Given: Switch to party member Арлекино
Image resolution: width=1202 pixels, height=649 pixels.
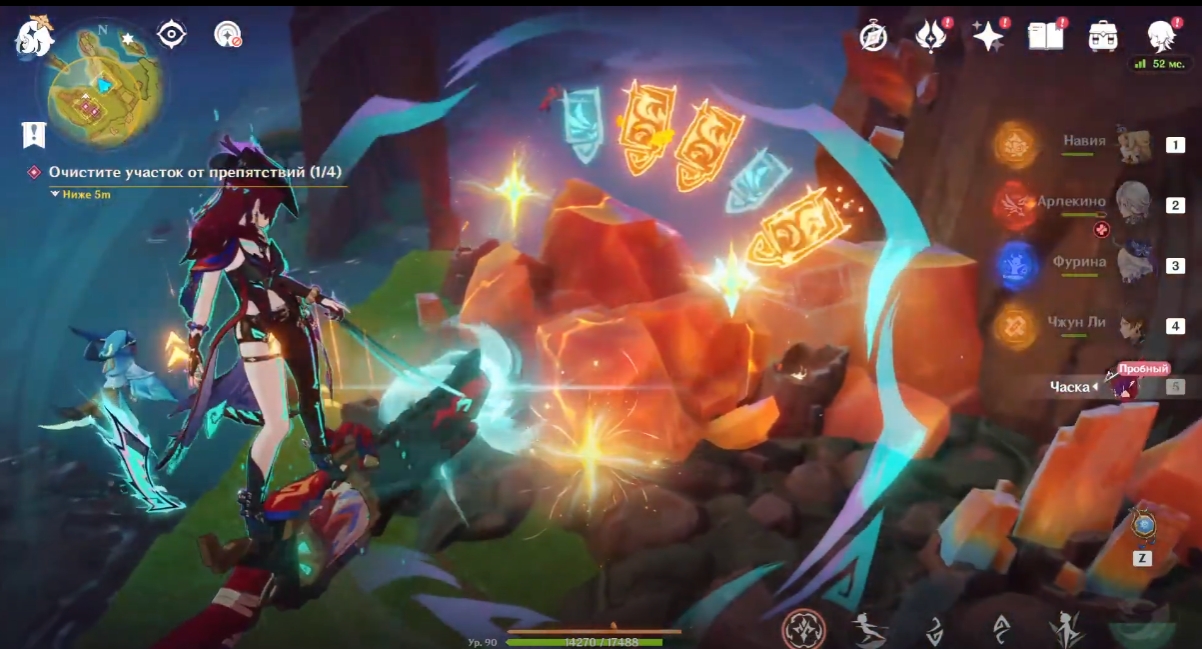Looking at the screenshot, I should click(x=1134, y=204).
